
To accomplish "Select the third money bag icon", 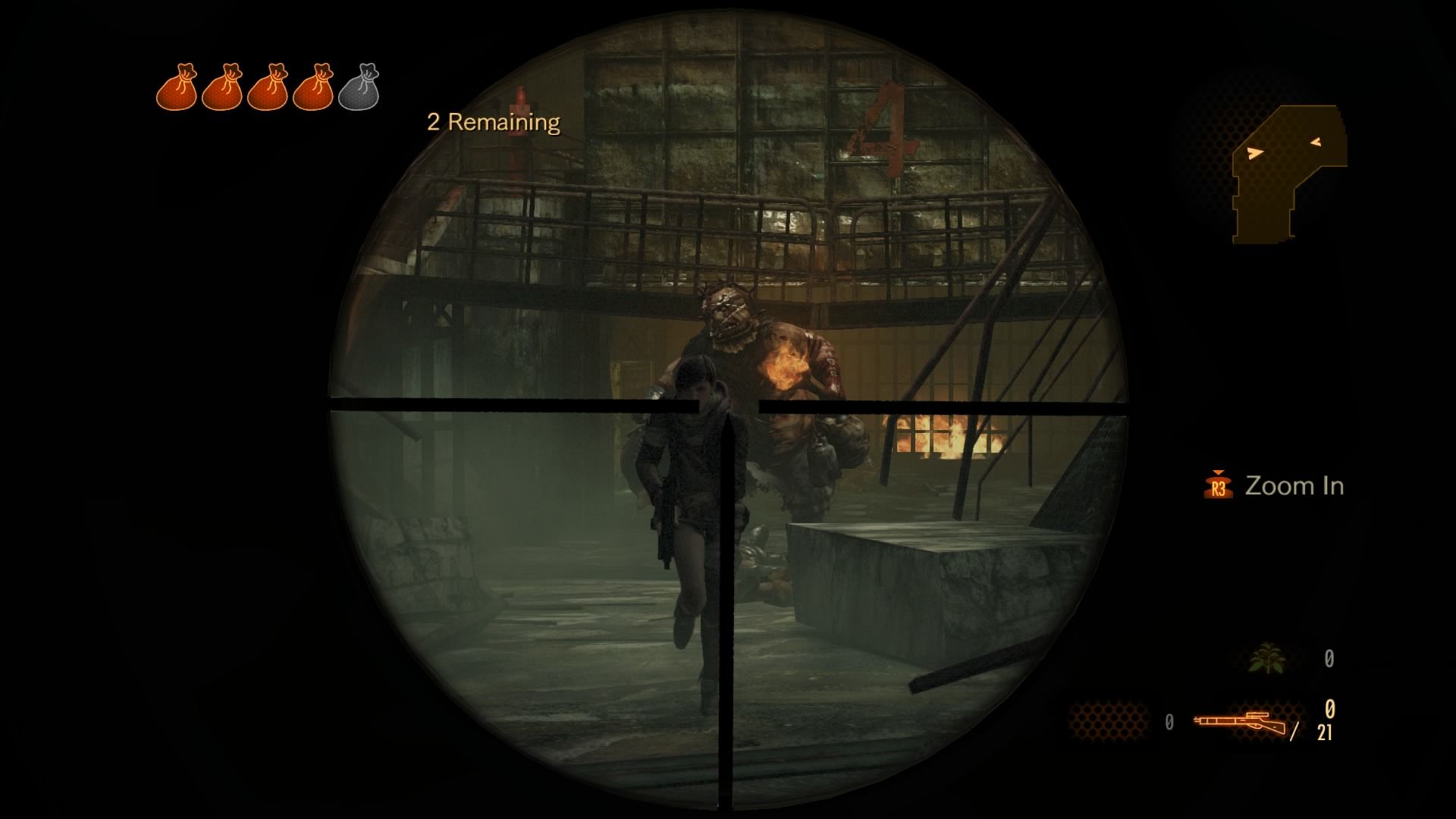I will (271, 87).
